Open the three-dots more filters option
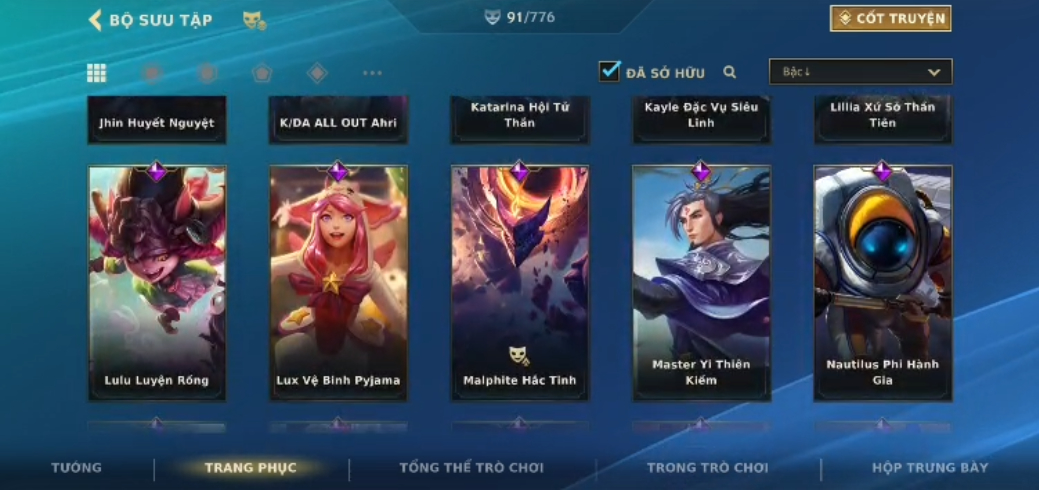This screenshot has height=490, width=1039. tap(372, 72)
